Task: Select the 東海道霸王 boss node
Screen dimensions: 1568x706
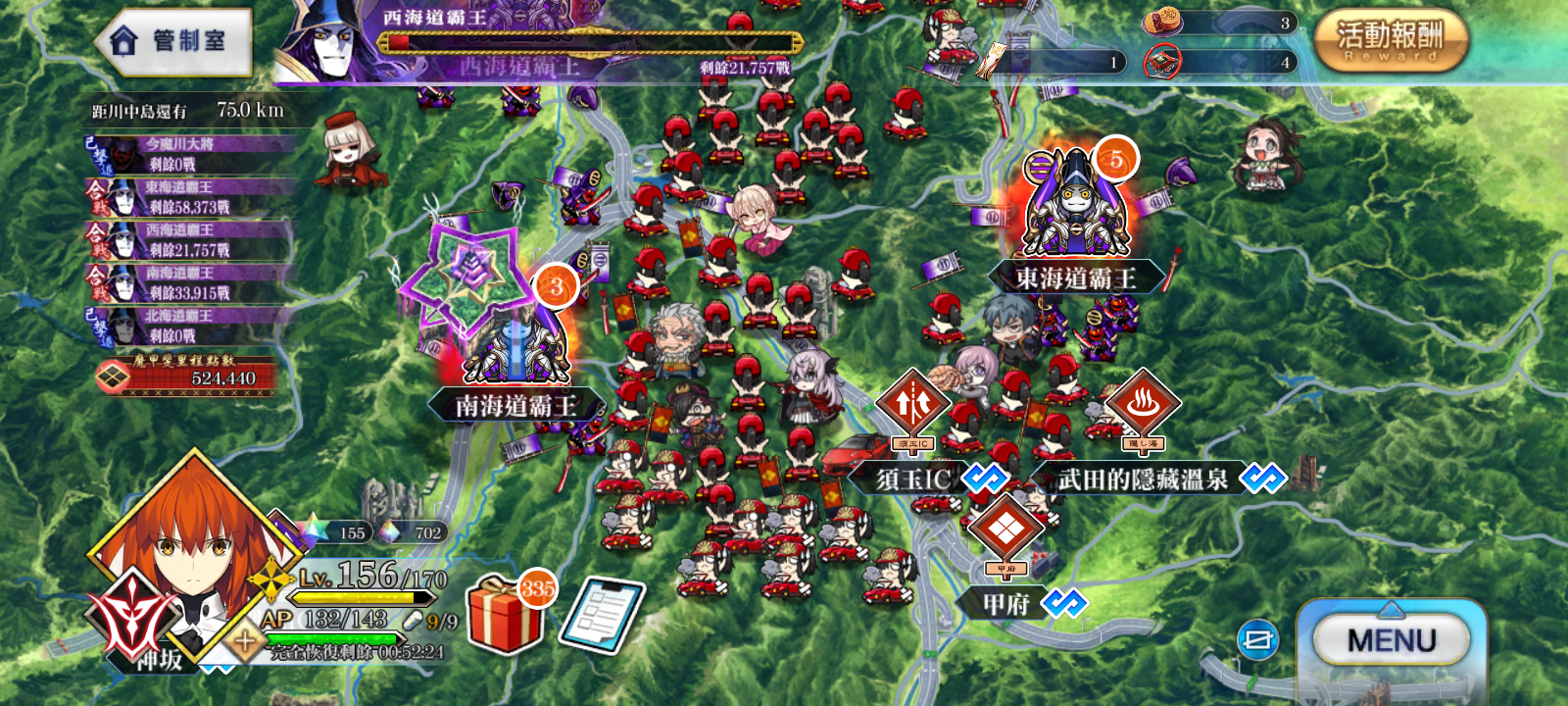Action: [x=1075, y=206]
